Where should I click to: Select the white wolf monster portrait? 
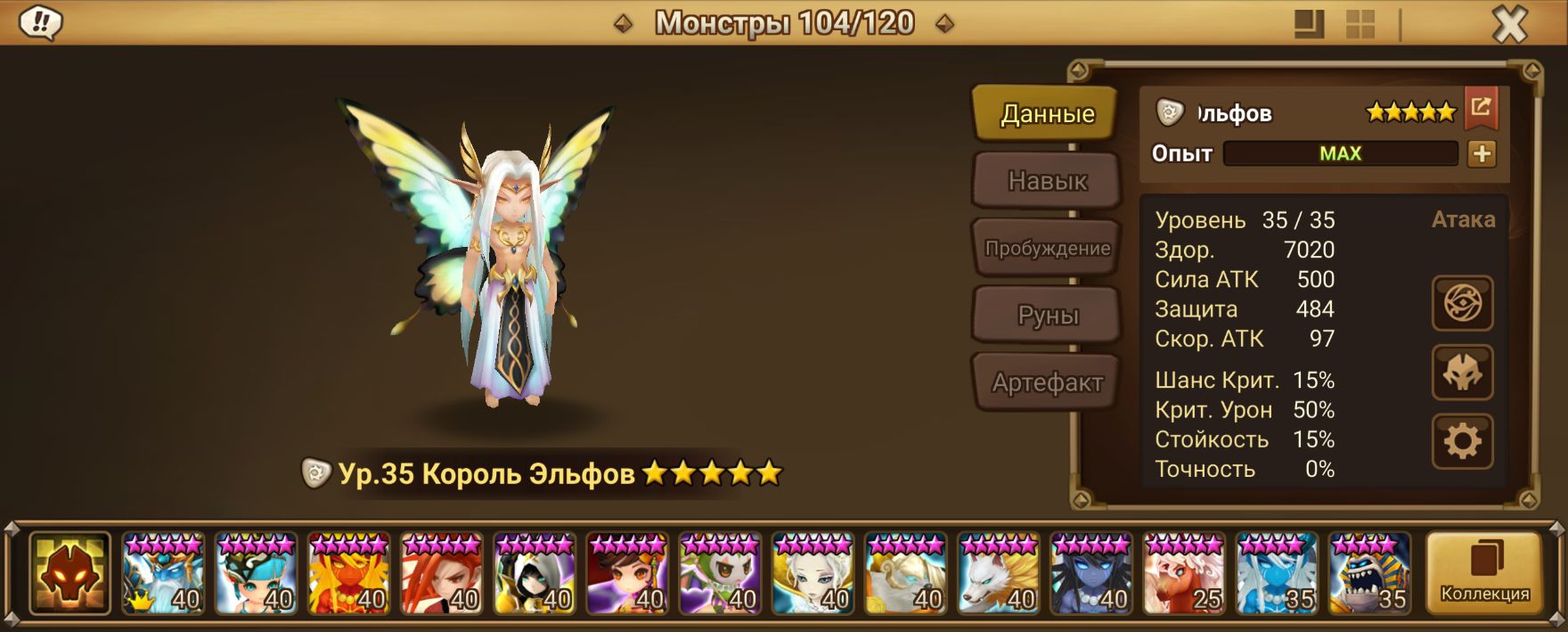[x=999, y=573]
